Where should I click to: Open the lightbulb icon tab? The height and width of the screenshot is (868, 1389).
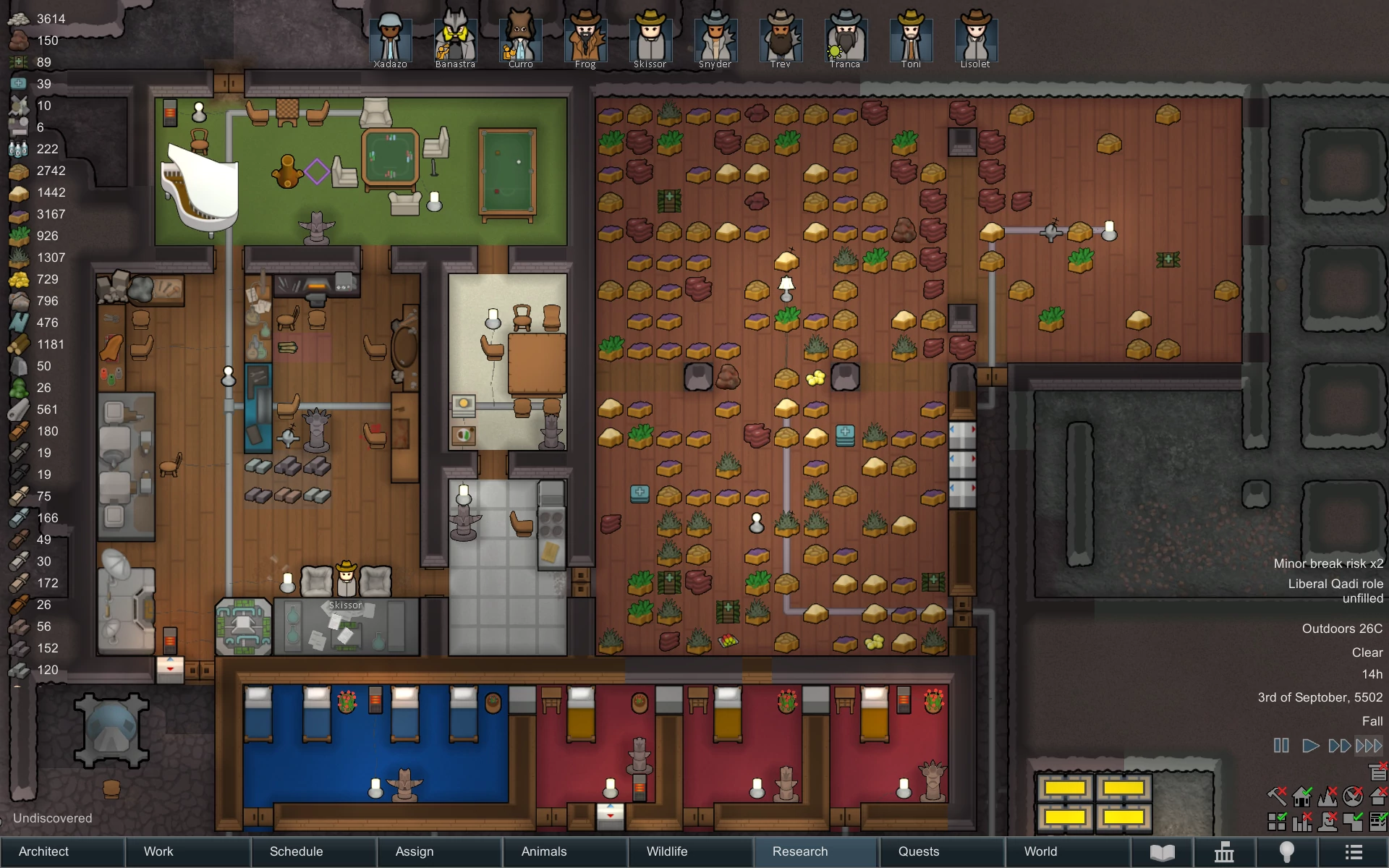point(1287,852)
